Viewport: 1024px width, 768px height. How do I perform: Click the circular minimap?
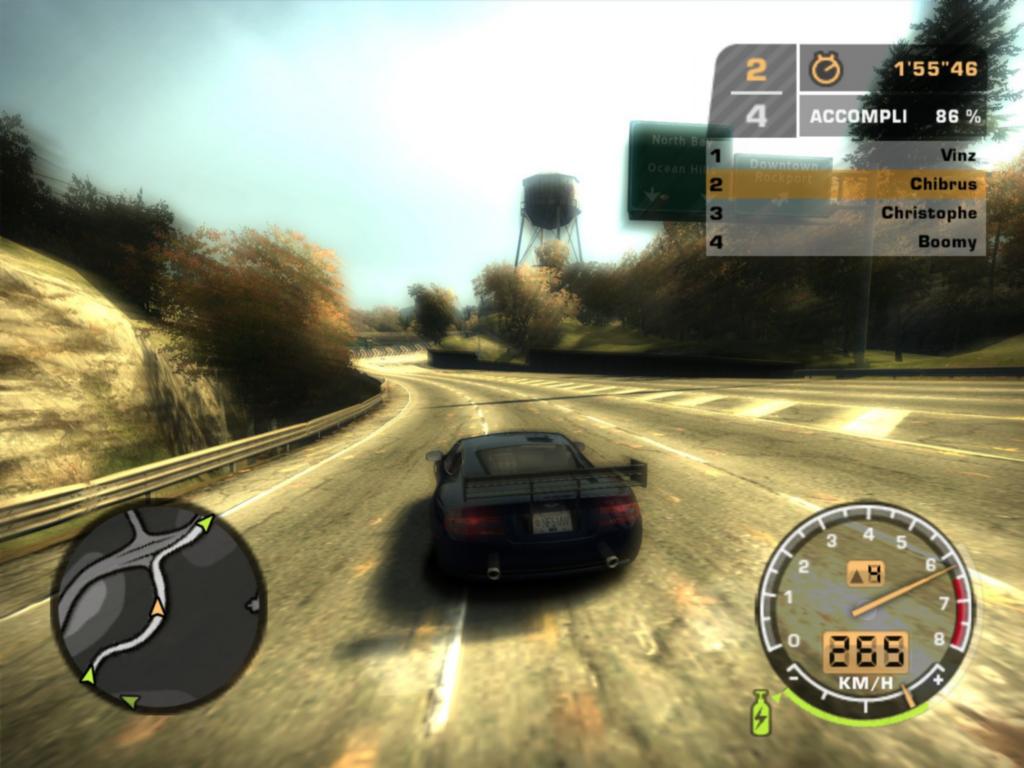pyautogui.click(x=158, y=606)
